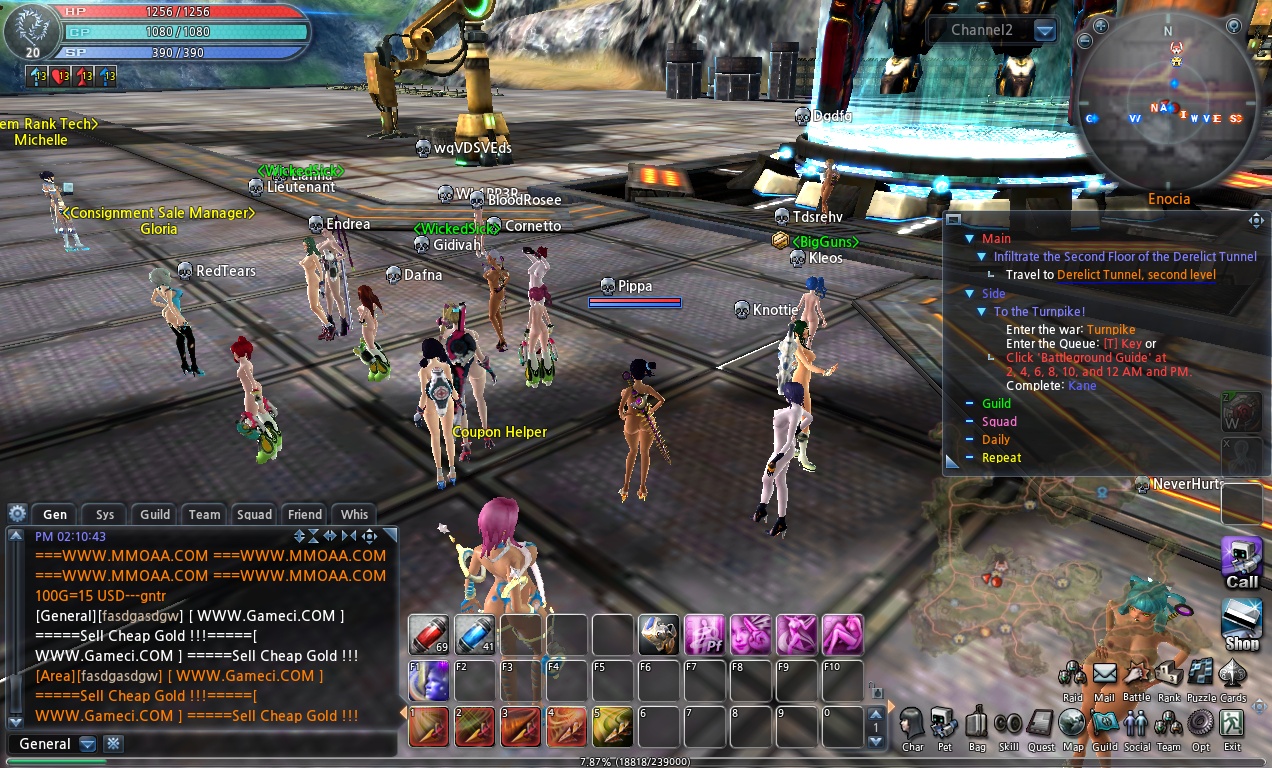This screenshot has width=1272, height=768.
Task: Open the Channel2 dropdown
Action: point(1044,31)
